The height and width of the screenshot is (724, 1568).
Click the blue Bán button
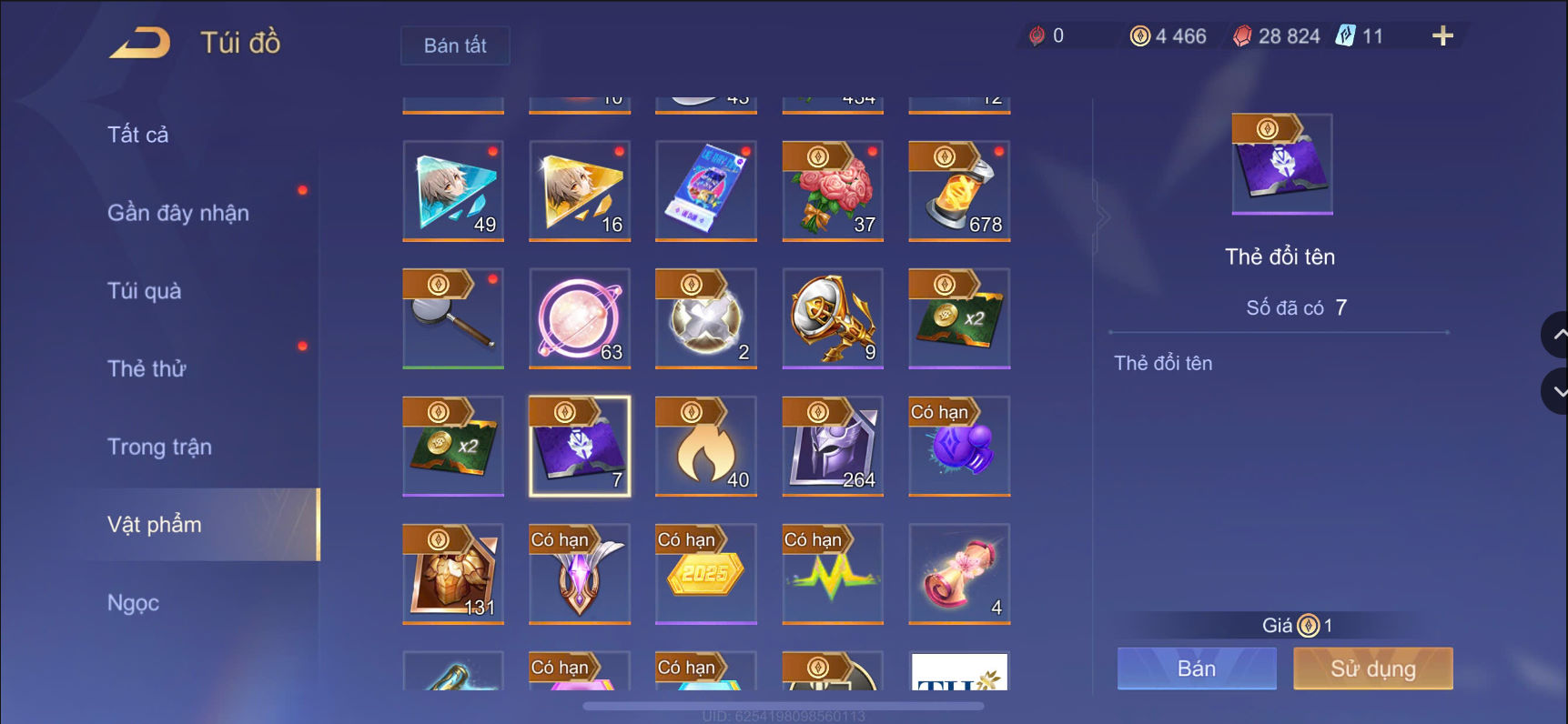click(1195, 669)
